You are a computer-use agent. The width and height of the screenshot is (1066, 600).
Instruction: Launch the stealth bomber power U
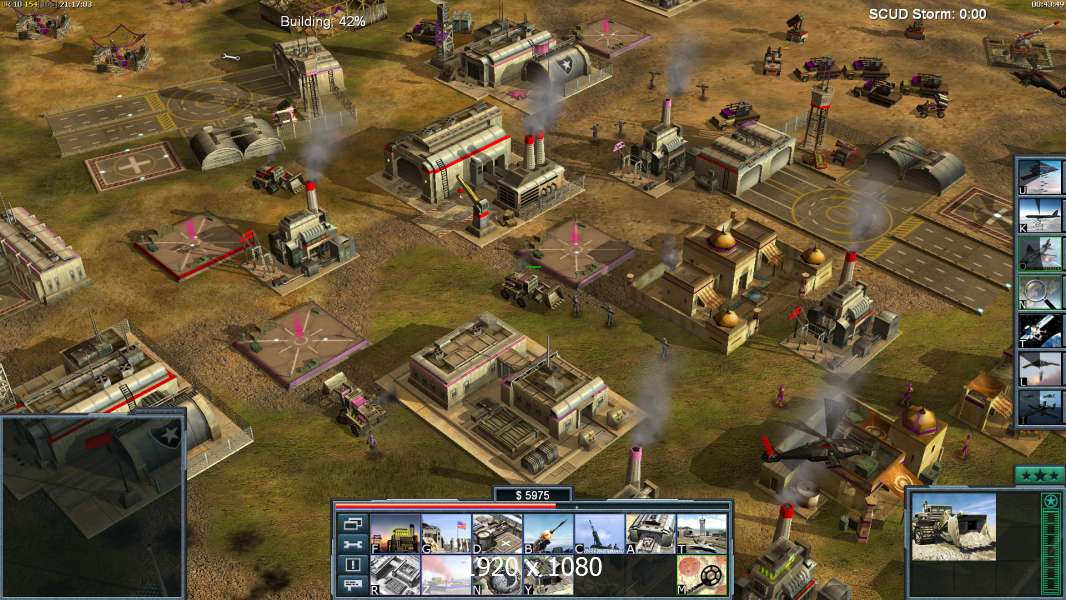point(1041,177)
